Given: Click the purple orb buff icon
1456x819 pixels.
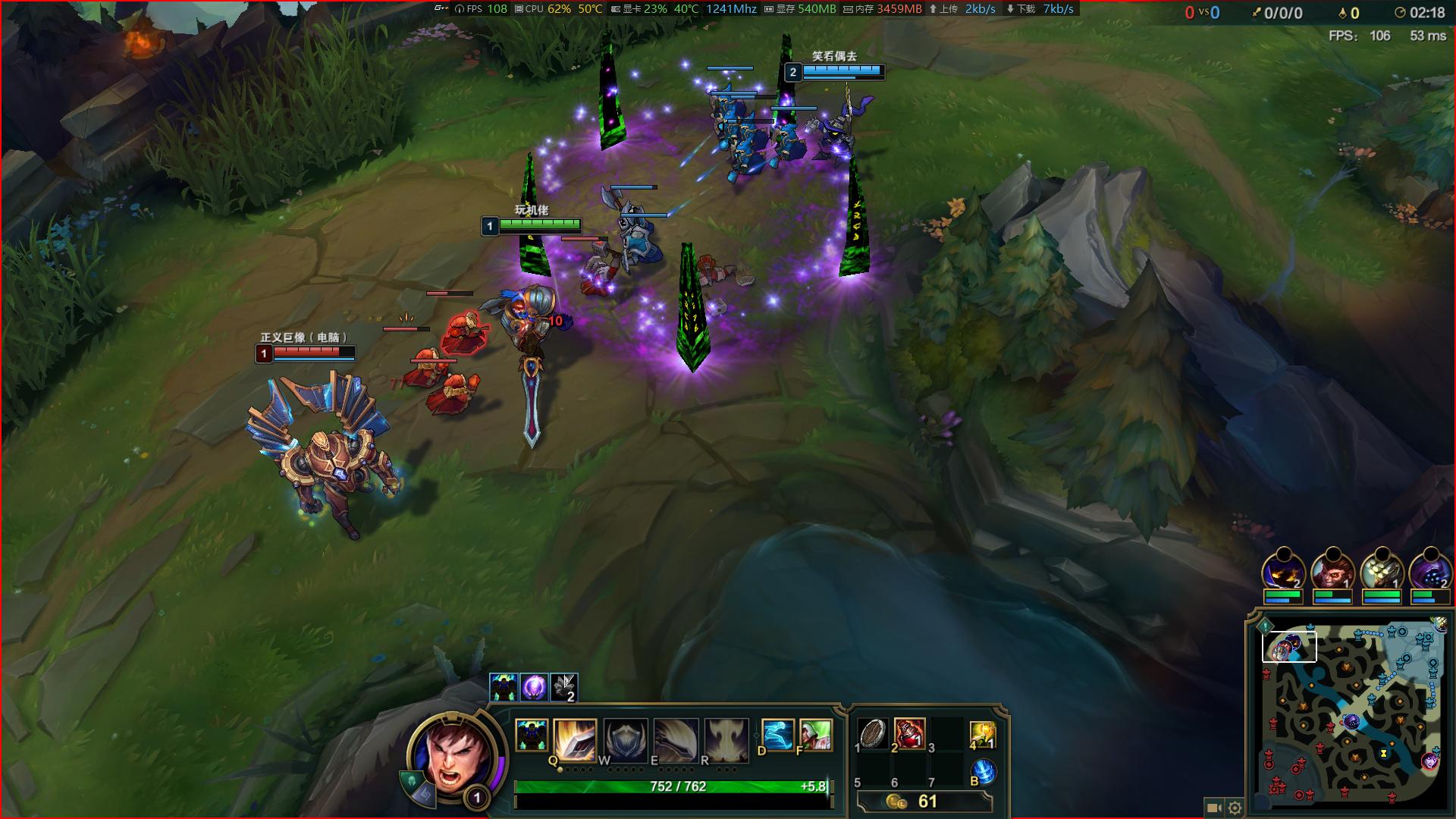Looking at the screenshot, I should [x=534, y=687].
